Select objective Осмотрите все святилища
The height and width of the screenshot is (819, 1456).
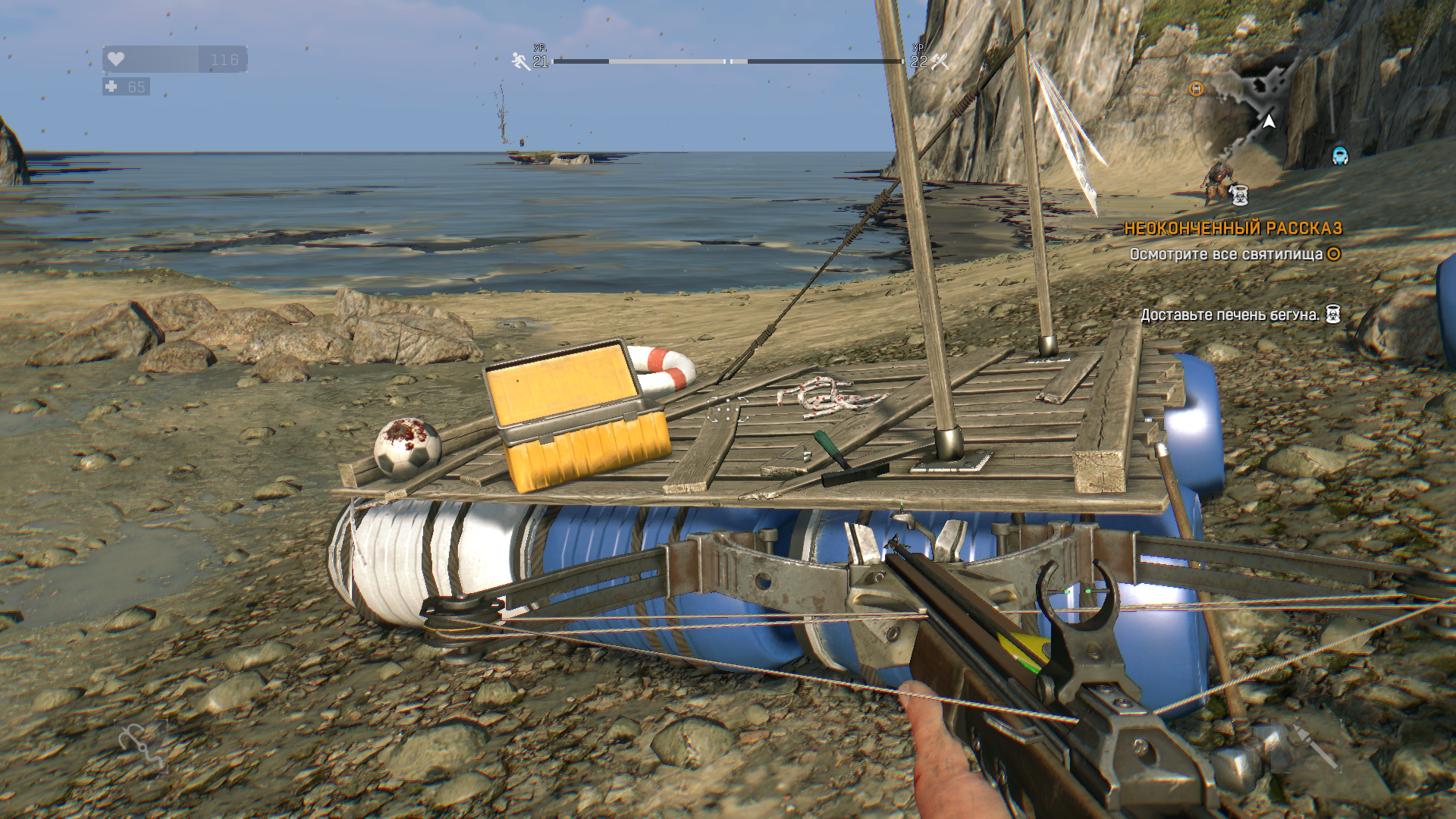click(1226, 255)
